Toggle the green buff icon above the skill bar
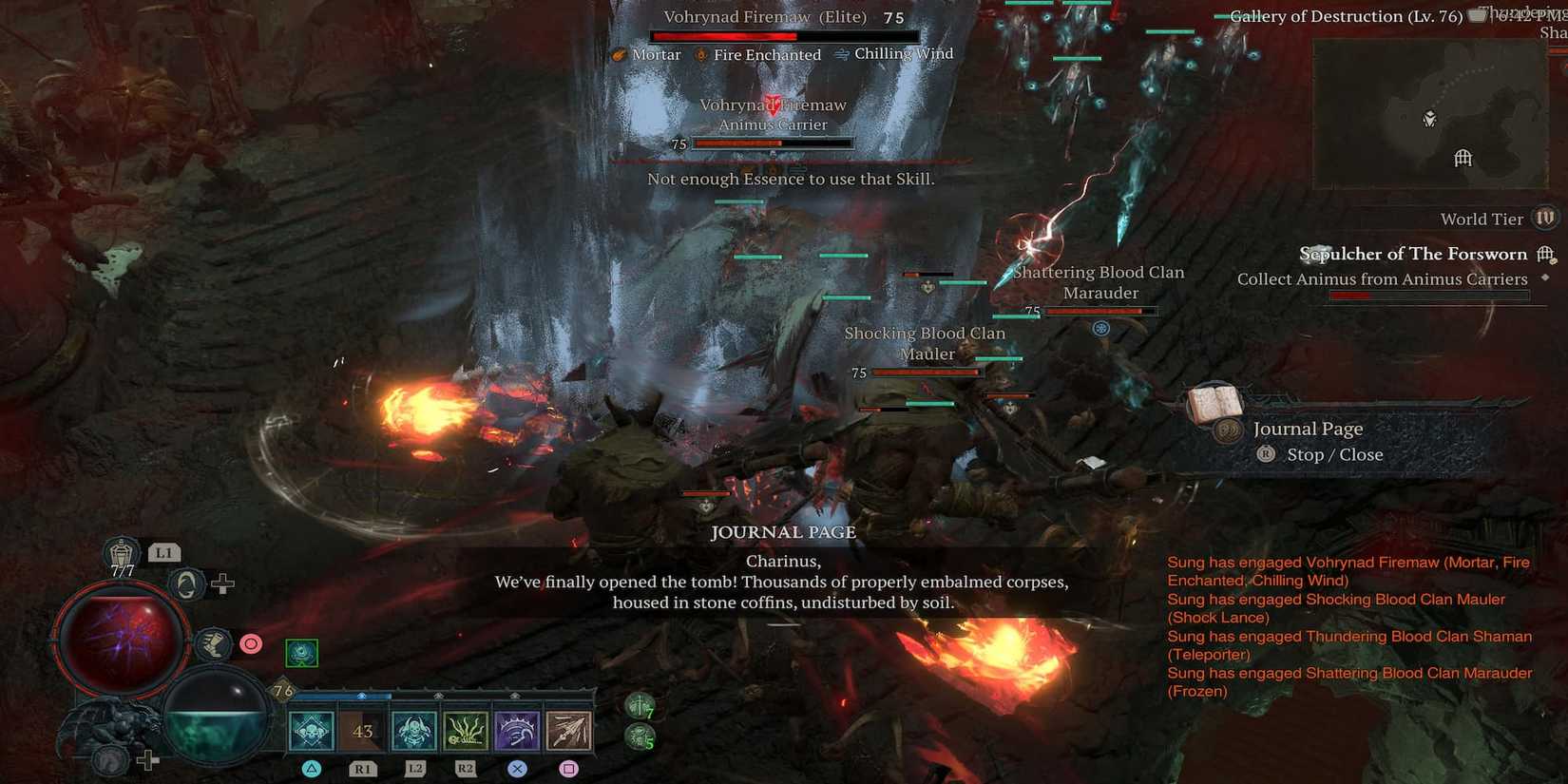The width and height of the screenshot is (1568, 784). click(302, 653)
